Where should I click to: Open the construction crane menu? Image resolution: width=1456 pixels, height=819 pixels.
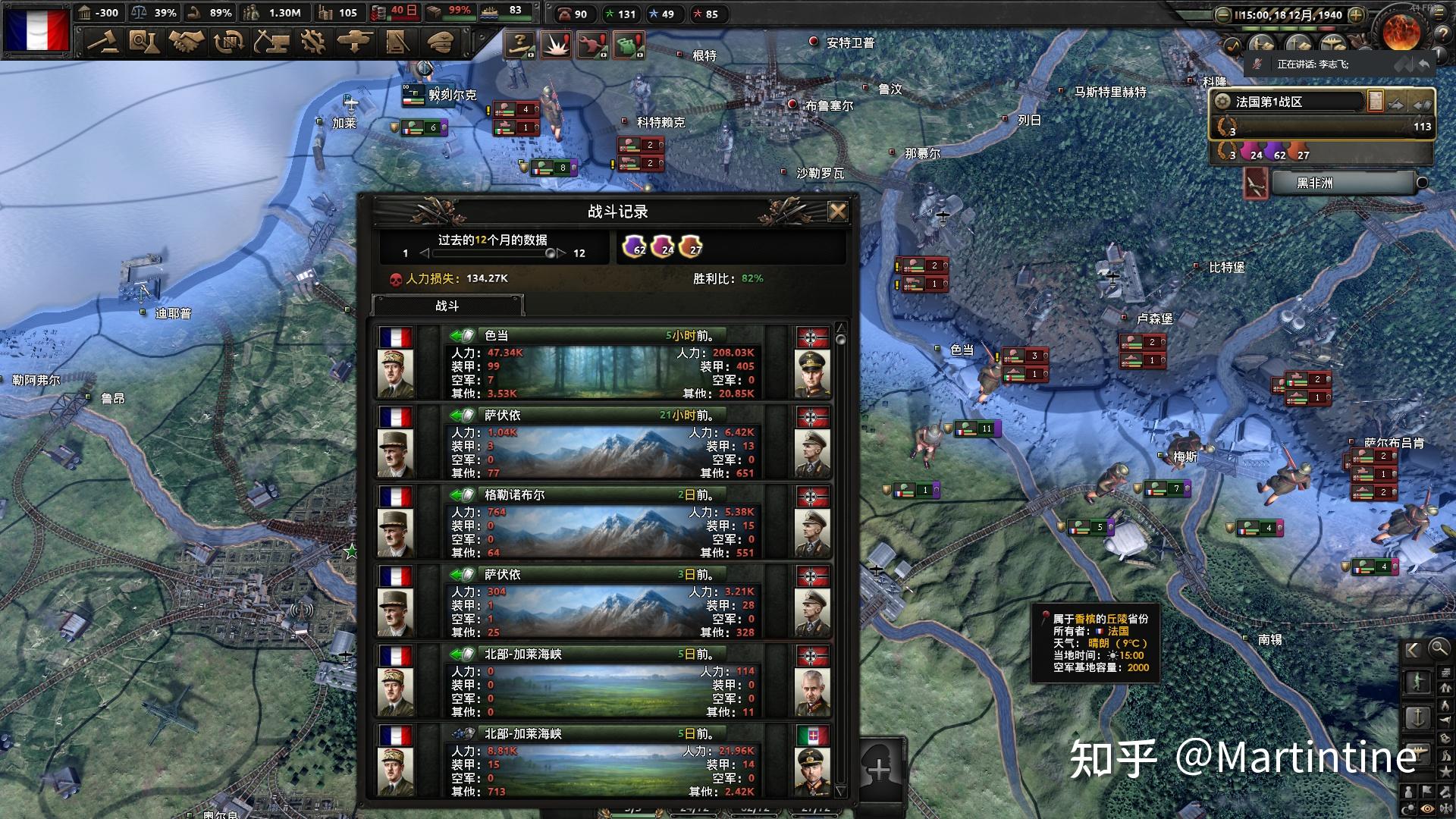click(271, 42)
